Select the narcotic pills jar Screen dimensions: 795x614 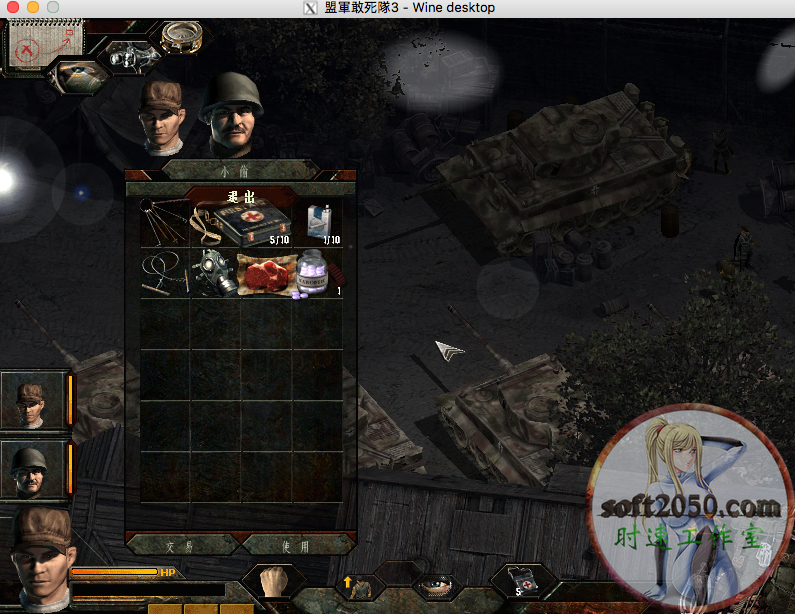point(317,274)
